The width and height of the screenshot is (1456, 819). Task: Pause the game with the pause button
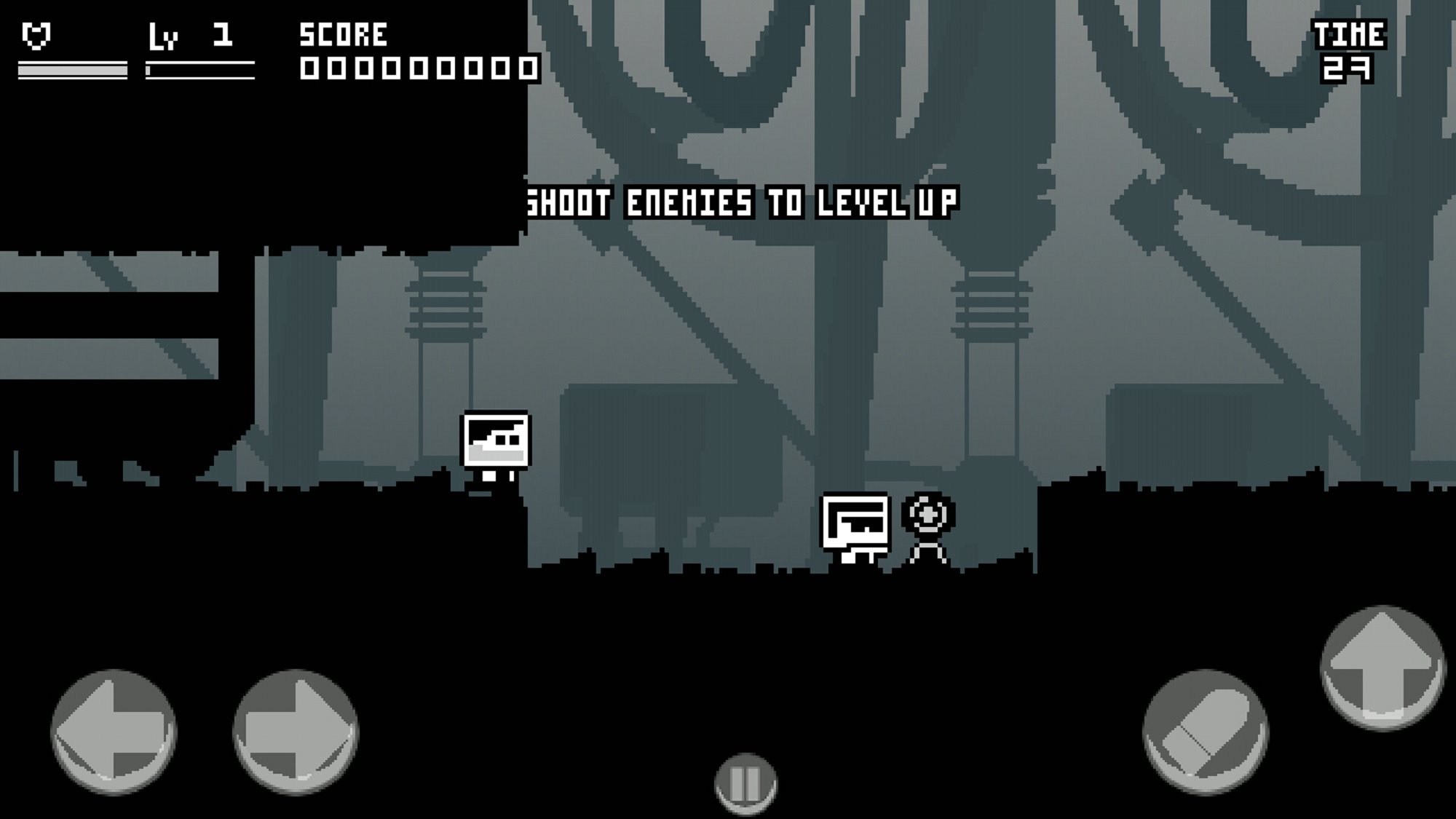(745, 784)
